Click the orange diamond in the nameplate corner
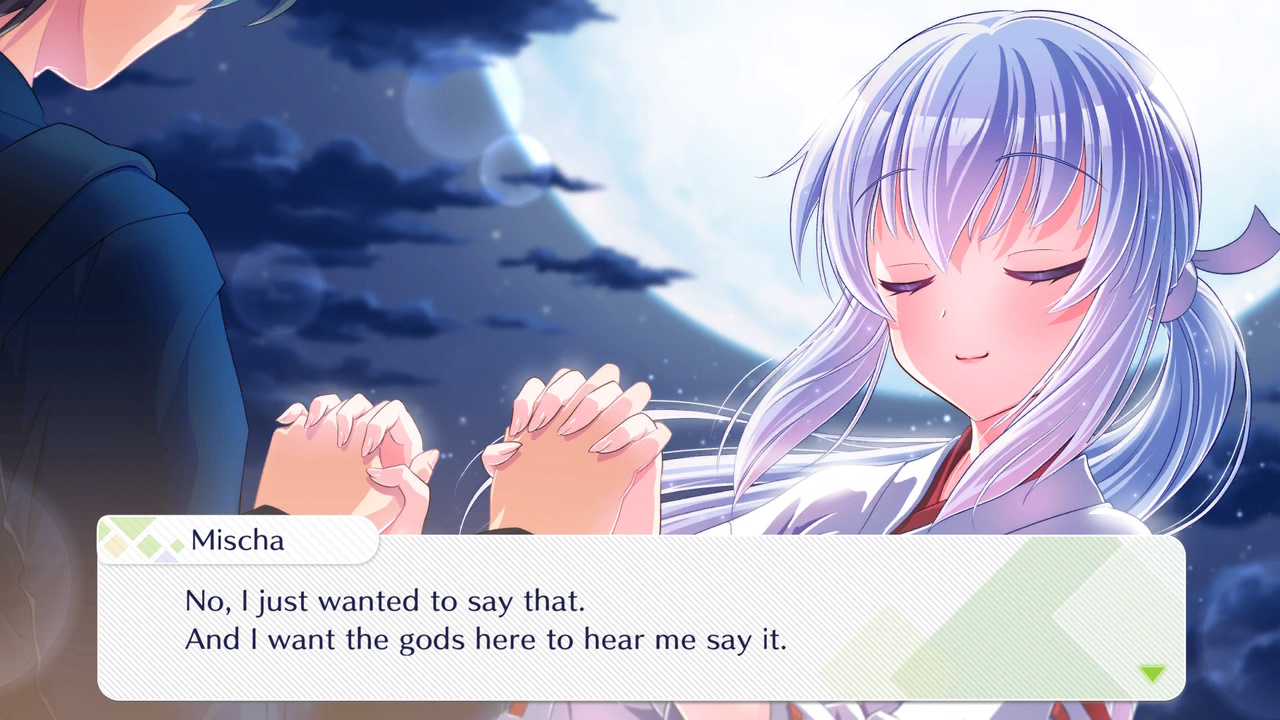Image resolution: width=1280 pixels, height=720 pixels. pos(114,545)
